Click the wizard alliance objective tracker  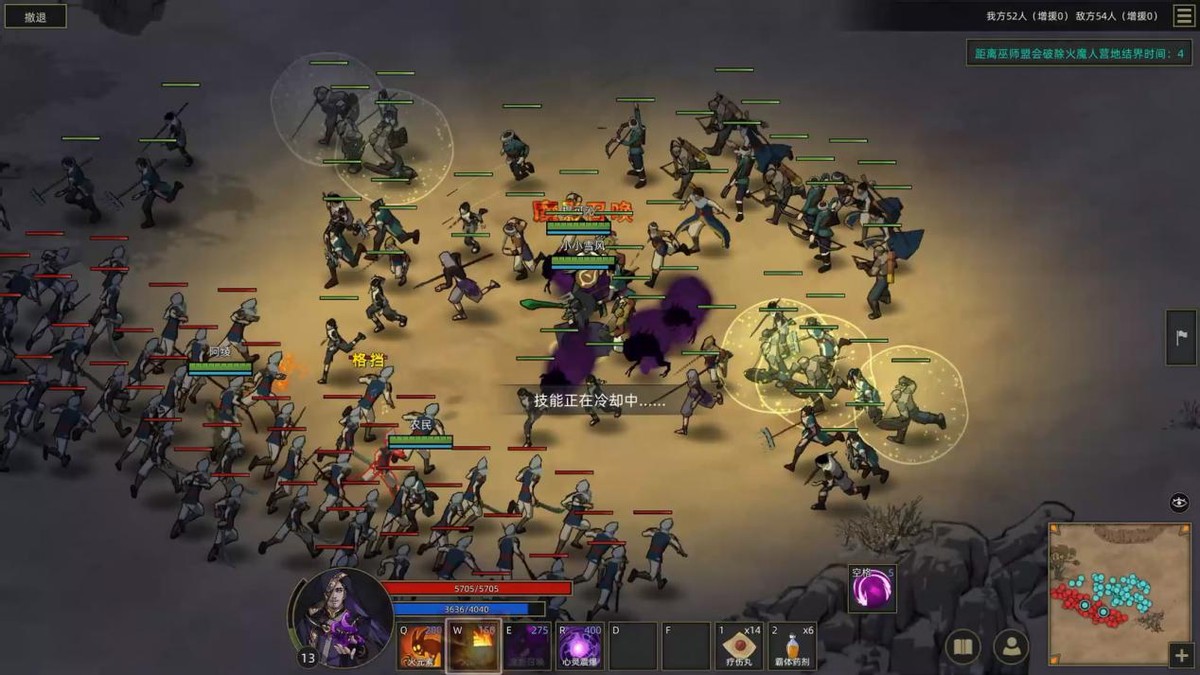(x=1079, y=53)
